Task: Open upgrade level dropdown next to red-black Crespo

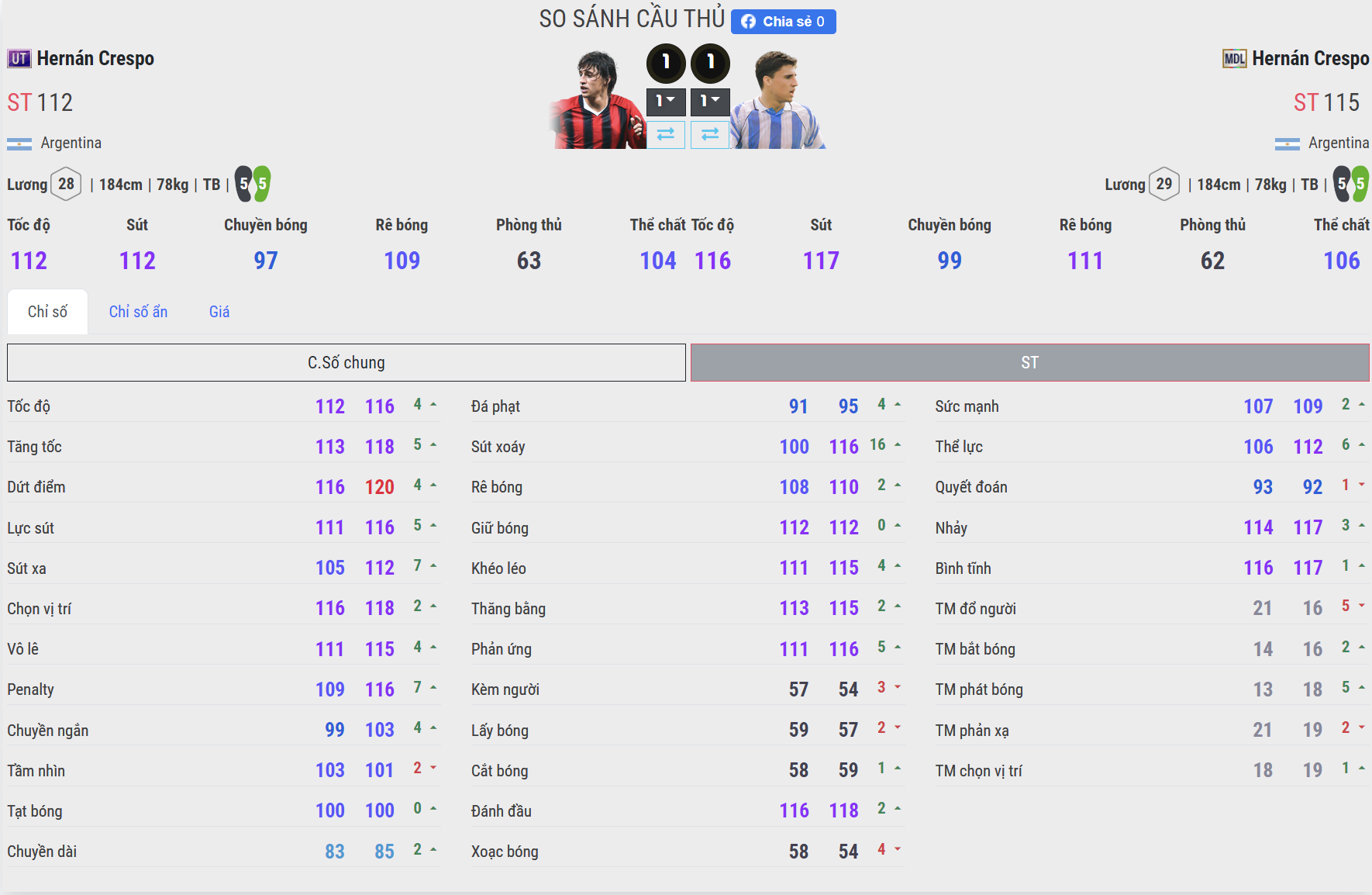Action: 666,102
